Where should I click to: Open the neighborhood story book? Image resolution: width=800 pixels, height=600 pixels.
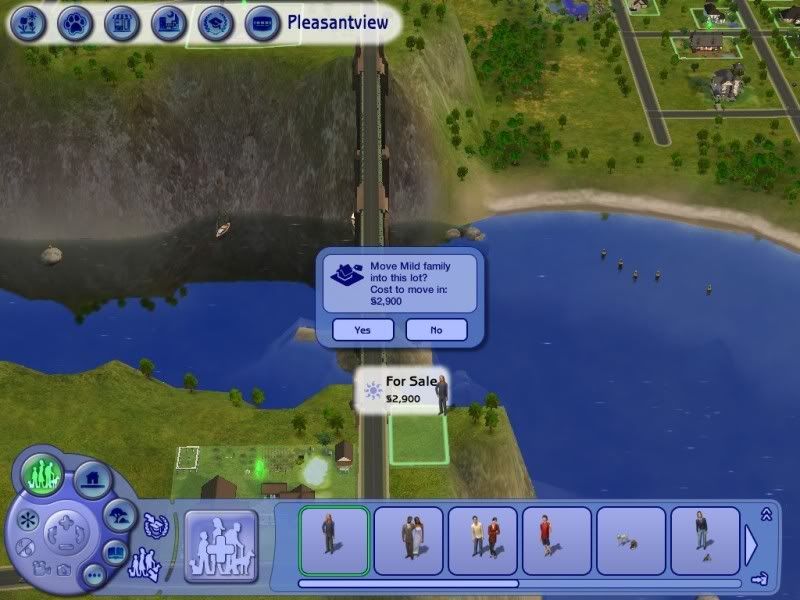[115, 552]
